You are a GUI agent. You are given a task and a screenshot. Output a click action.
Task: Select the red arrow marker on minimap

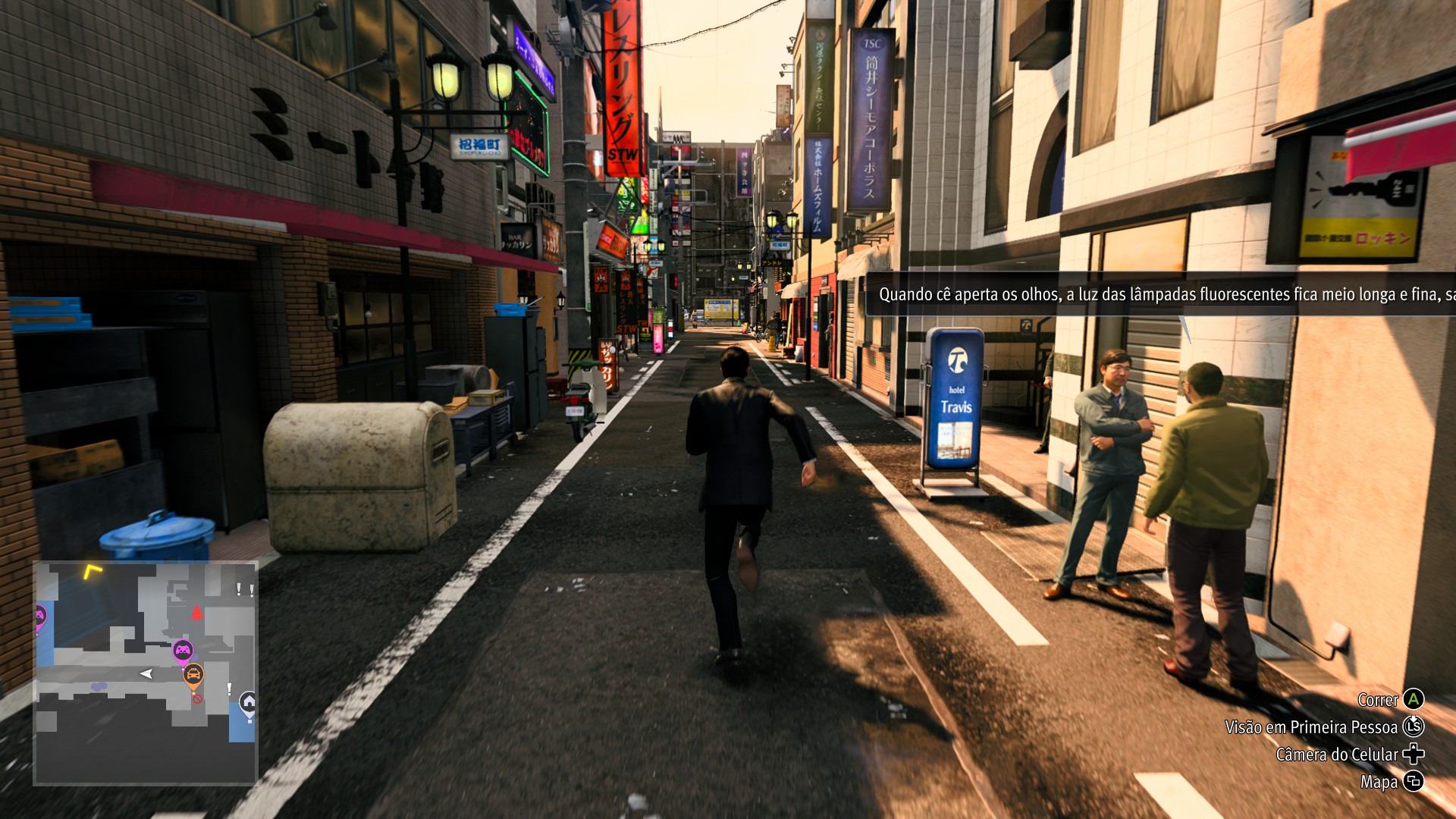[x=197, y=613]
